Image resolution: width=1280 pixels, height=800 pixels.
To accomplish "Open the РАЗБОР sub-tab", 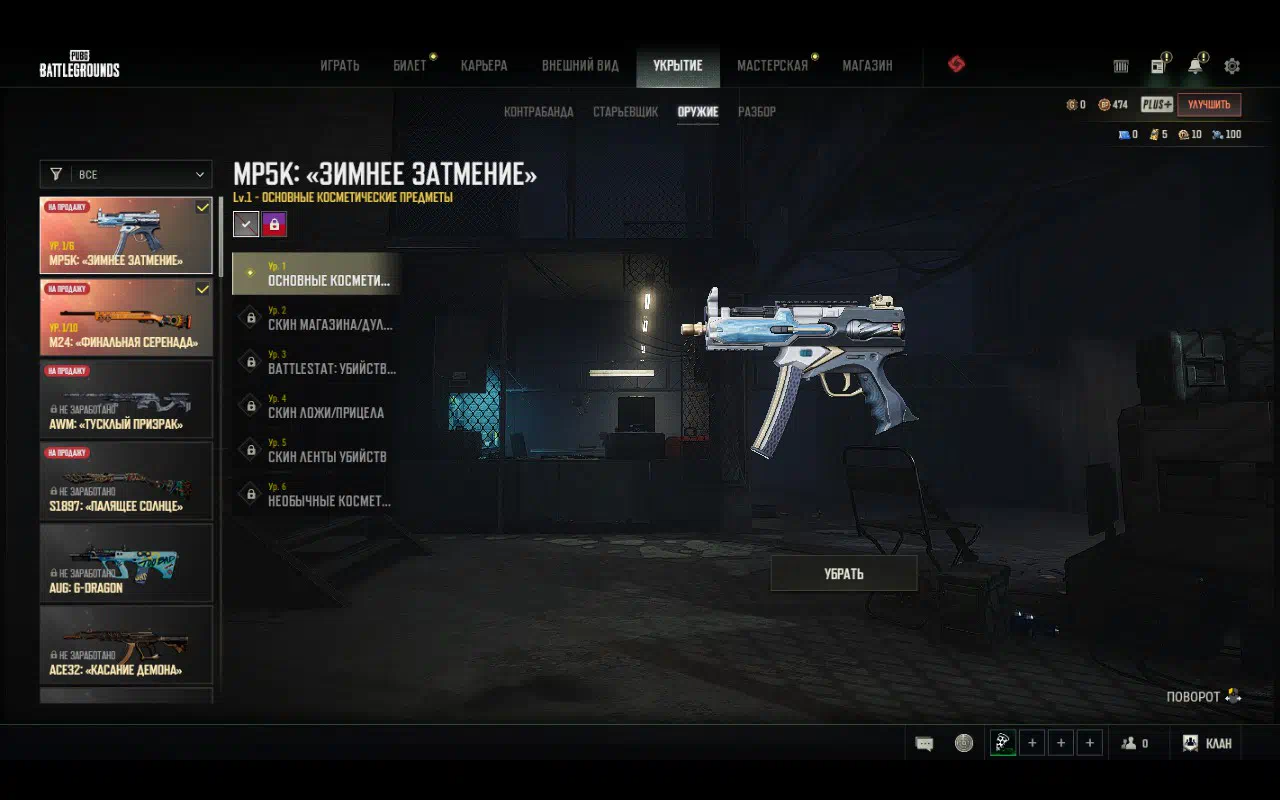I will (x=756, y=112).
